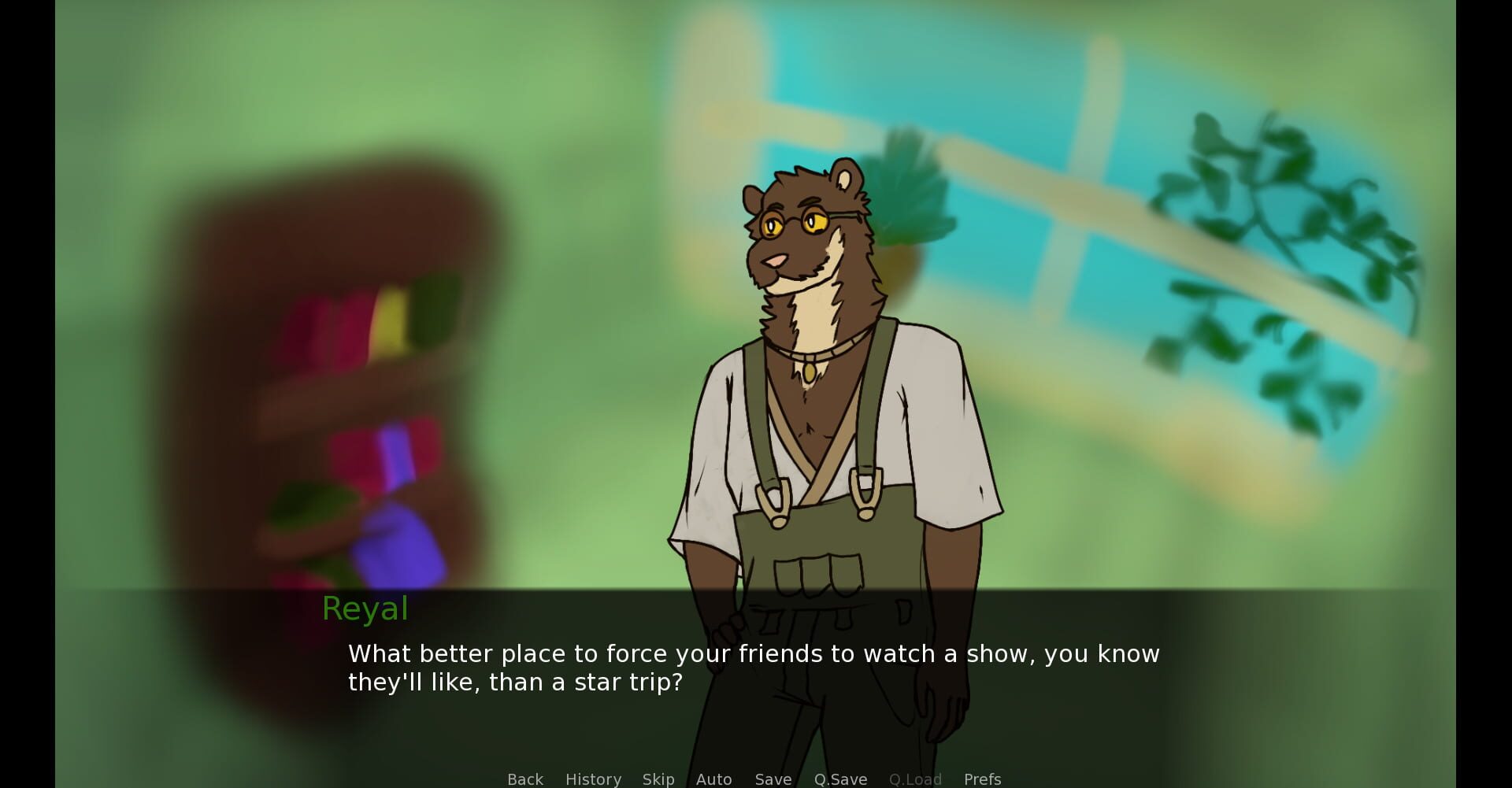Enable Auto-forward reading mode
This screenshot has height=788, width=1512.
click(x=713, y=779)
